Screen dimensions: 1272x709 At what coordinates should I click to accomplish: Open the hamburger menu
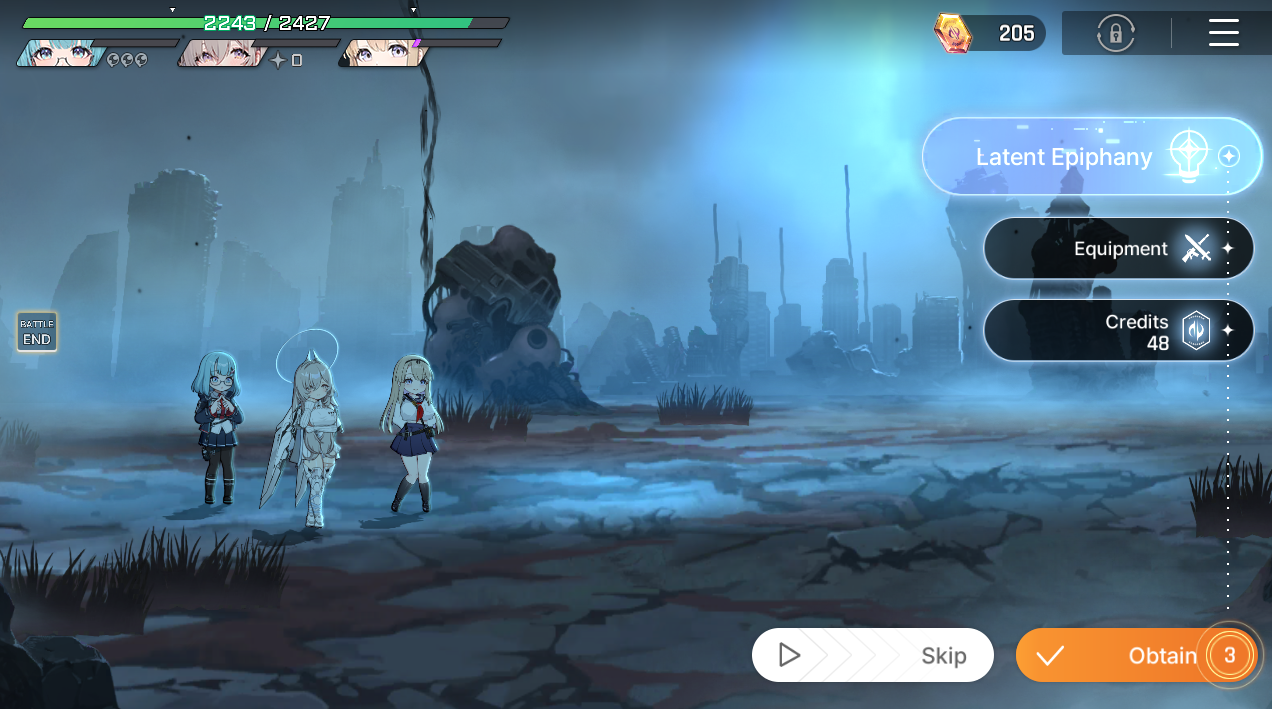pyautogui.click(x=1223, y=33)
